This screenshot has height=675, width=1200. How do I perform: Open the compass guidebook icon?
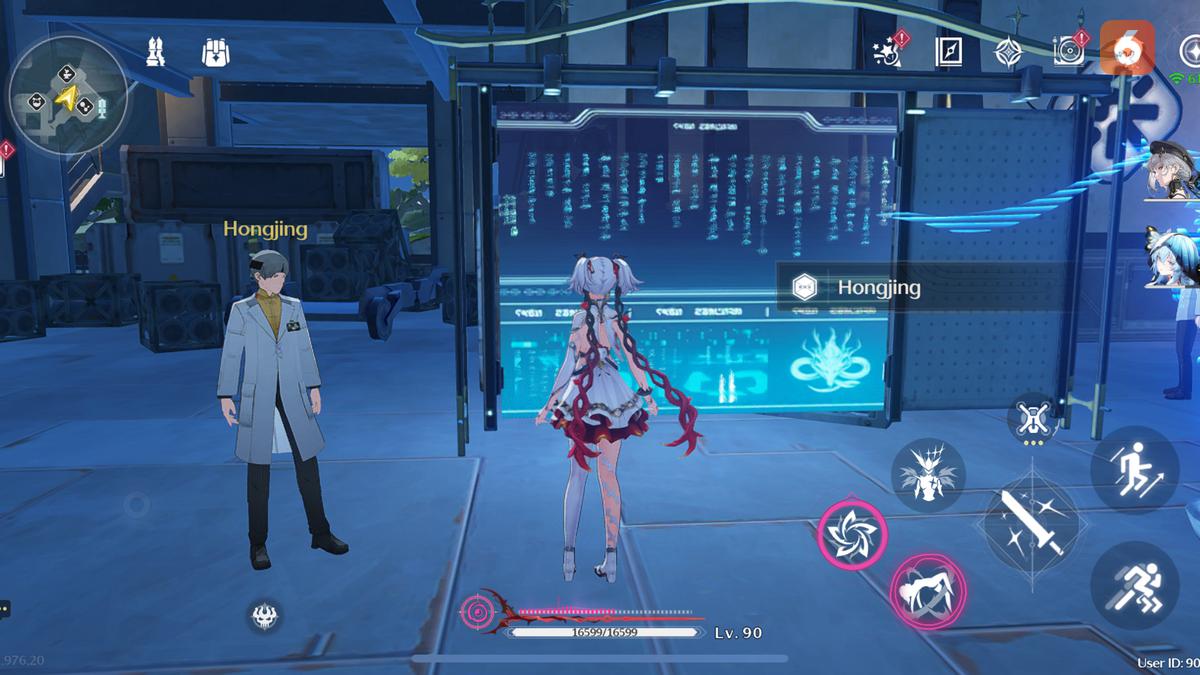[x=948, y=52]
